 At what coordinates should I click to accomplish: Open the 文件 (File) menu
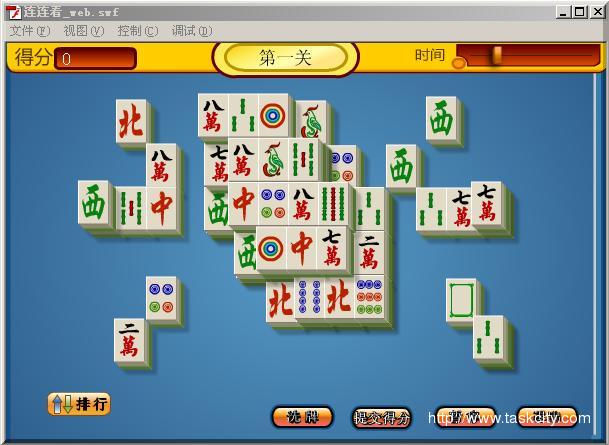29,31
